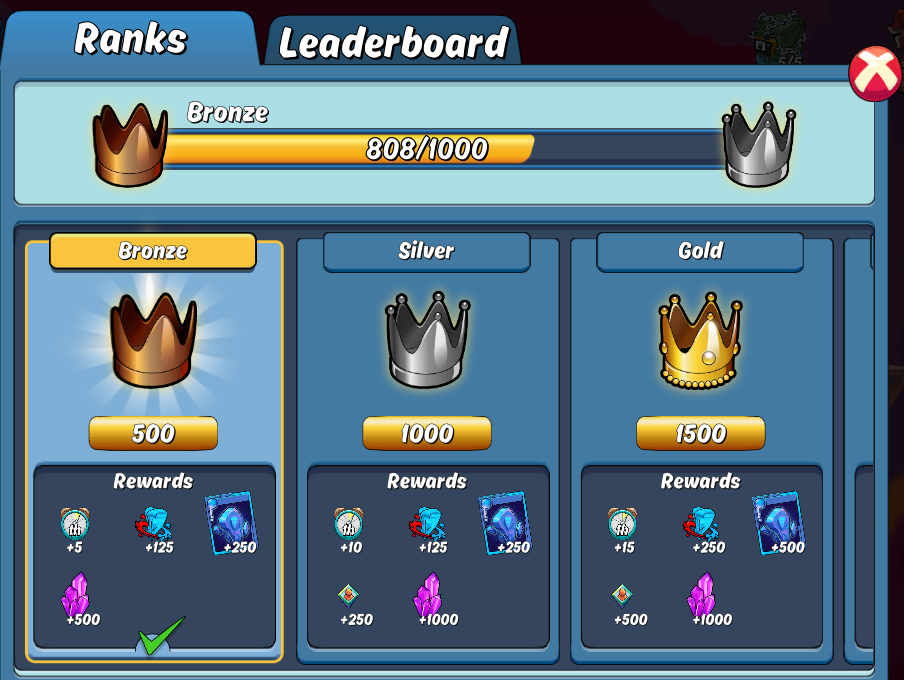Select the large Silver crown card

click(x=427, y=340)
